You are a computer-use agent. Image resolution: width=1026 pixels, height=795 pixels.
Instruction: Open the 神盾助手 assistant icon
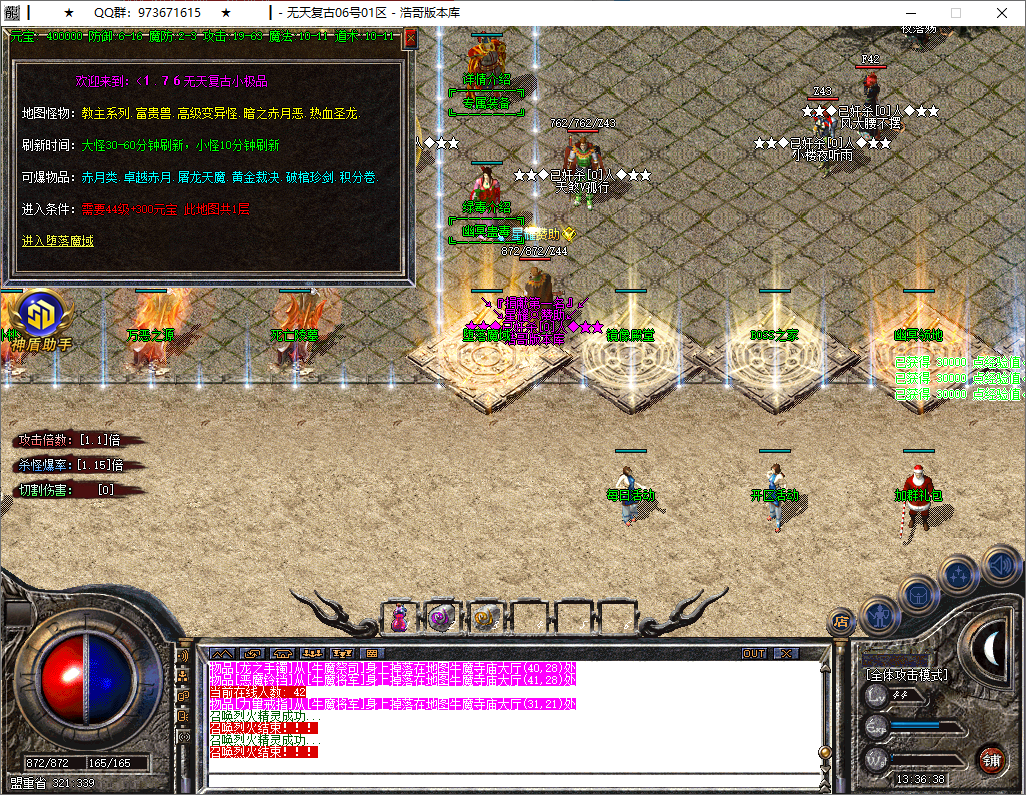click(x=38, y=318)
